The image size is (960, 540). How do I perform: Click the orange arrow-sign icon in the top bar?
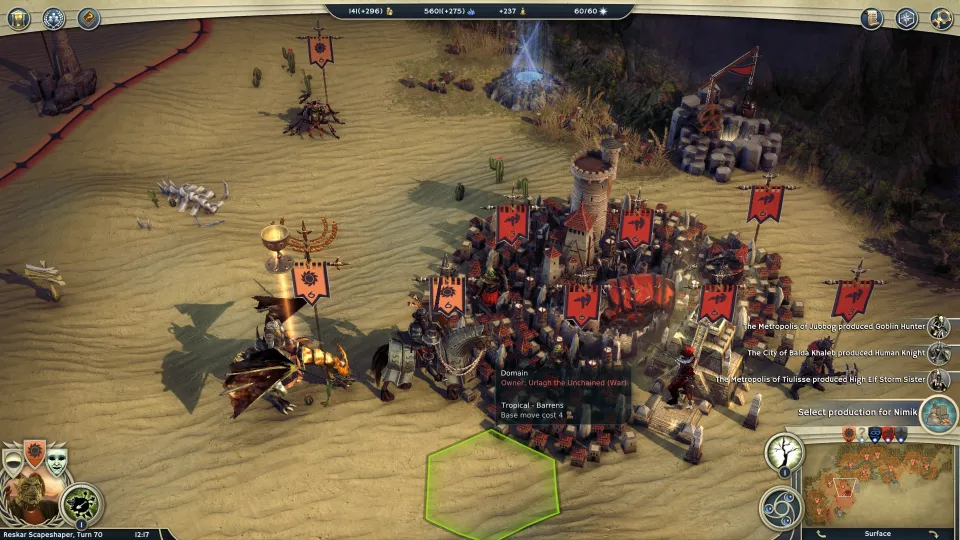(88, 18)
